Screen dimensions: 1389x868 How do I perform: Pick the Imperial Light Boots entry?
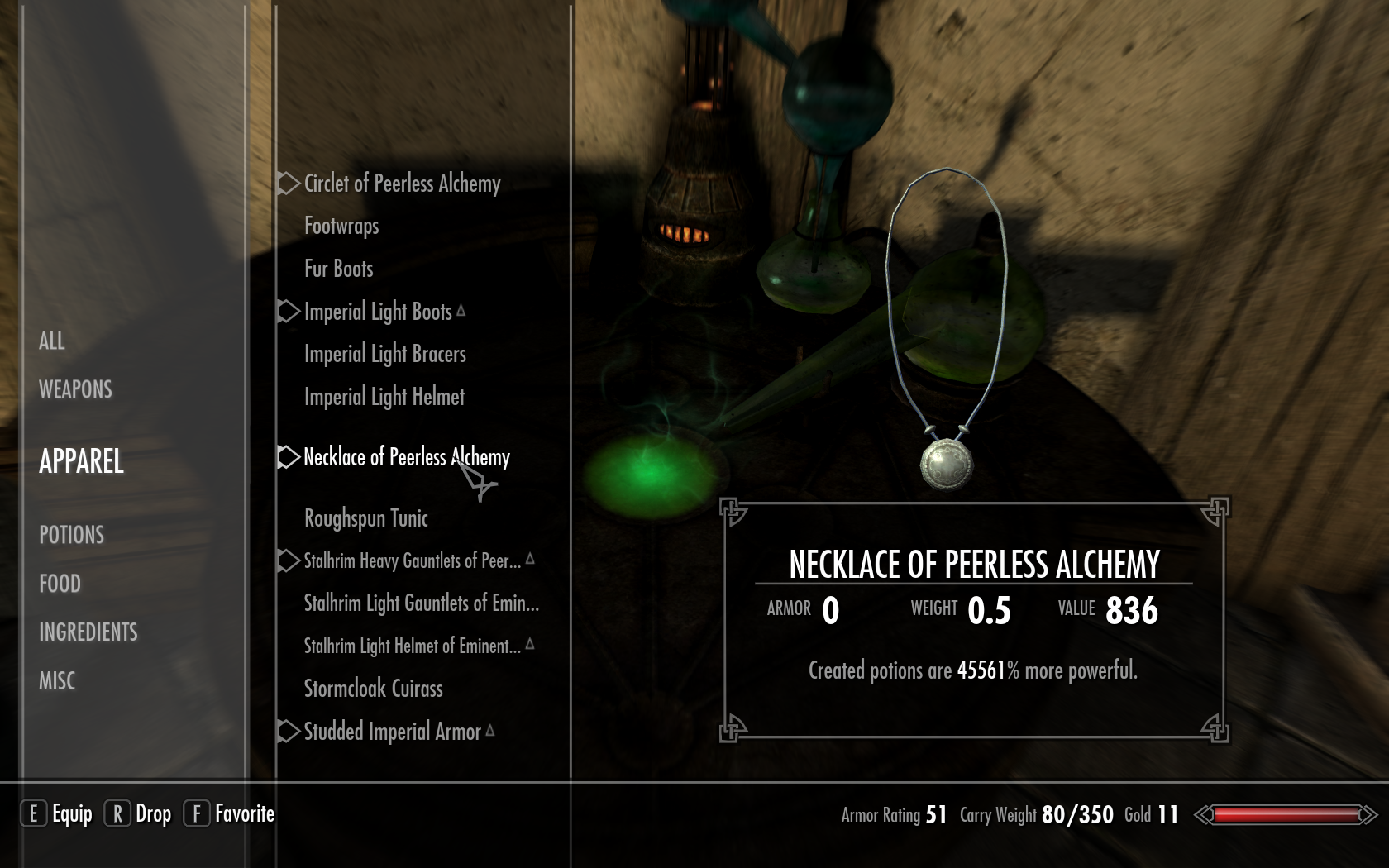(378, 312)
